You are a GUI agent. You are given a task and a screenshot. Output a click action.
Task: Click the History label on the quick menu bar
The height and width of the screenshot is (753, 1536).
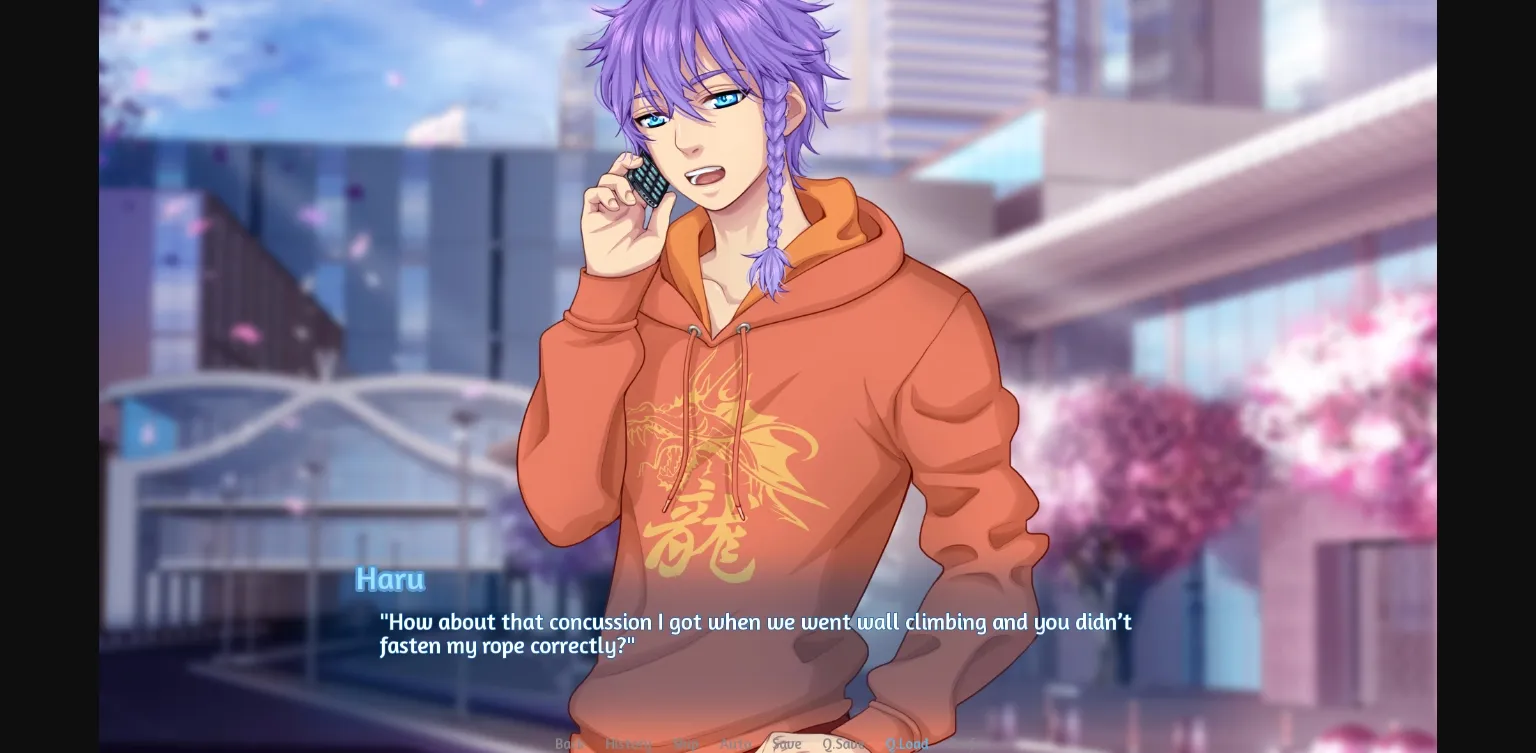pyautogui.click(x=630, y=745)
